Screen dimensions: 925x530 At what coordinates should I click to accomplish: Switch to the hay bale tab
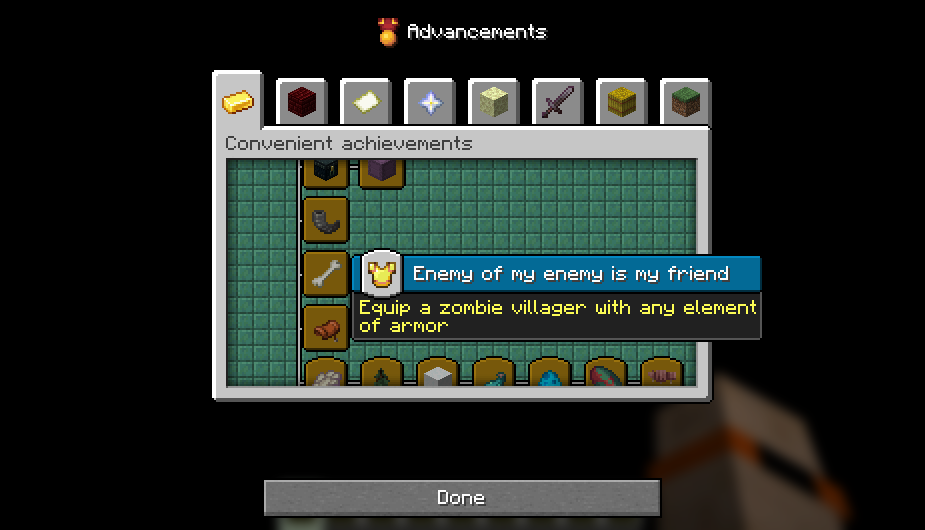click(x=621, y=102)
